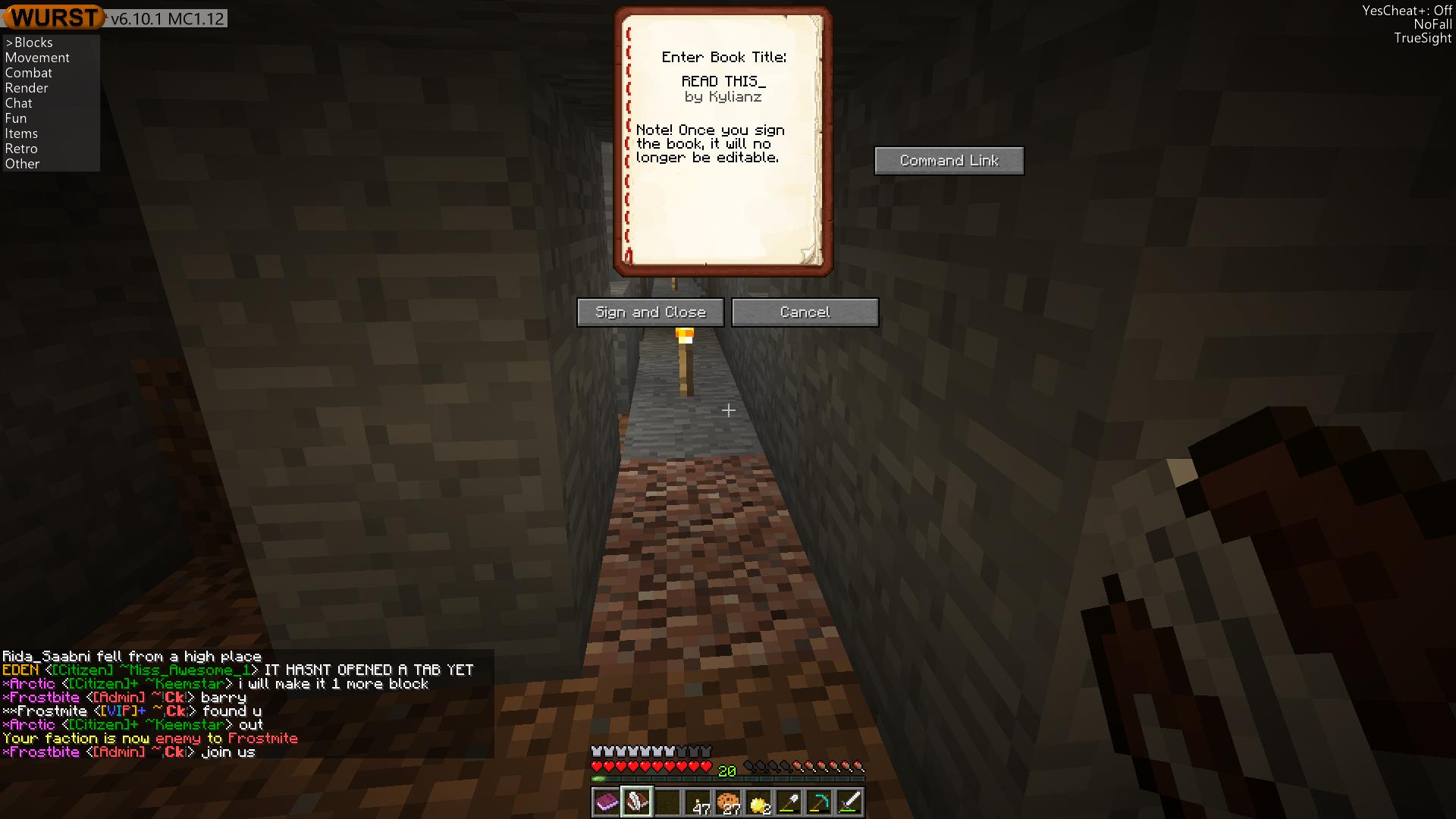Click the Sign and Close button
This screenshot has height=819, width=1456.
[x=650, y=312]
